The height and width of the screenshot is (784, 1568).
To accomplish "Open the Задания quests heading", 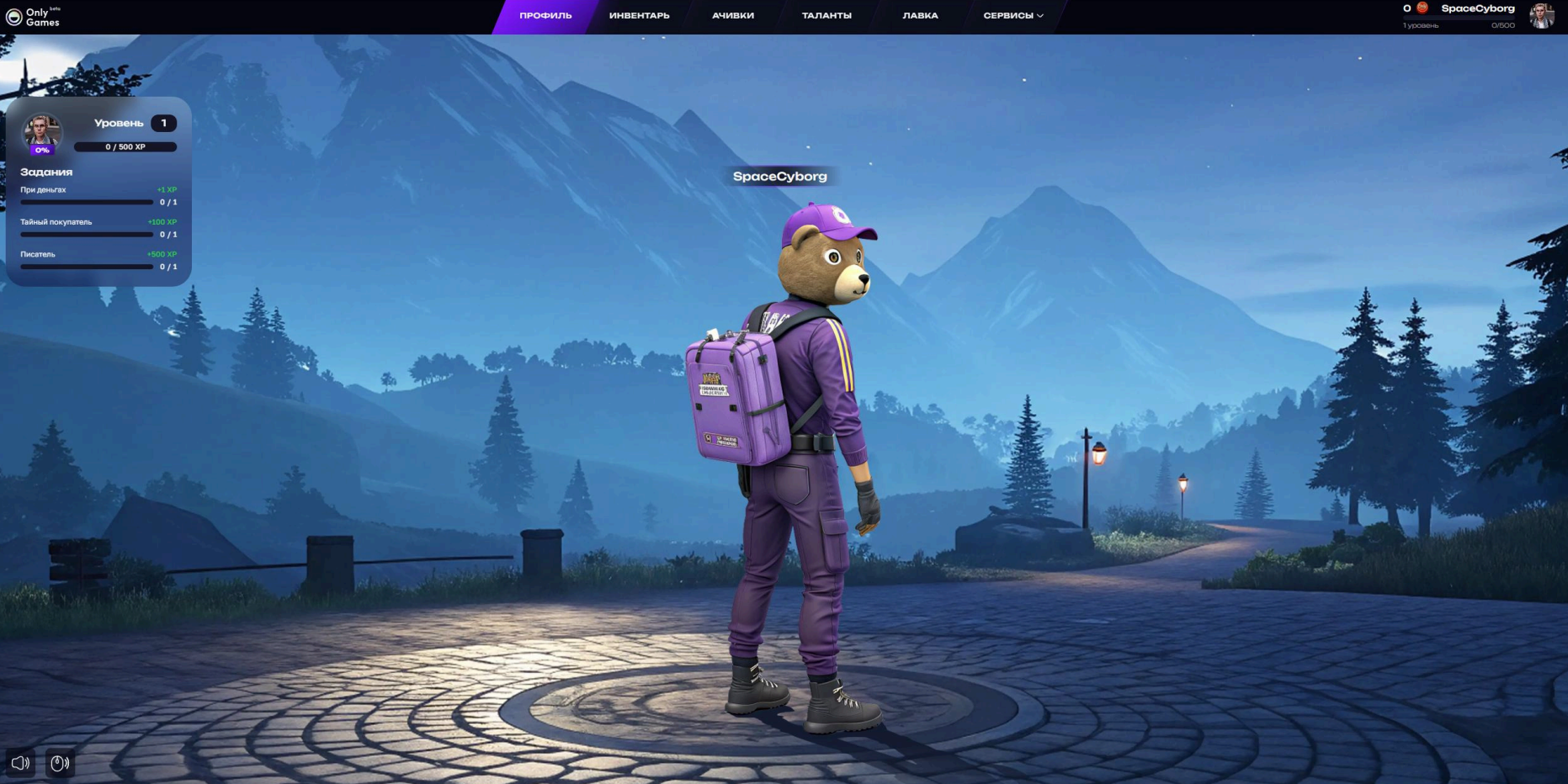I will click(x=46, y=172).
